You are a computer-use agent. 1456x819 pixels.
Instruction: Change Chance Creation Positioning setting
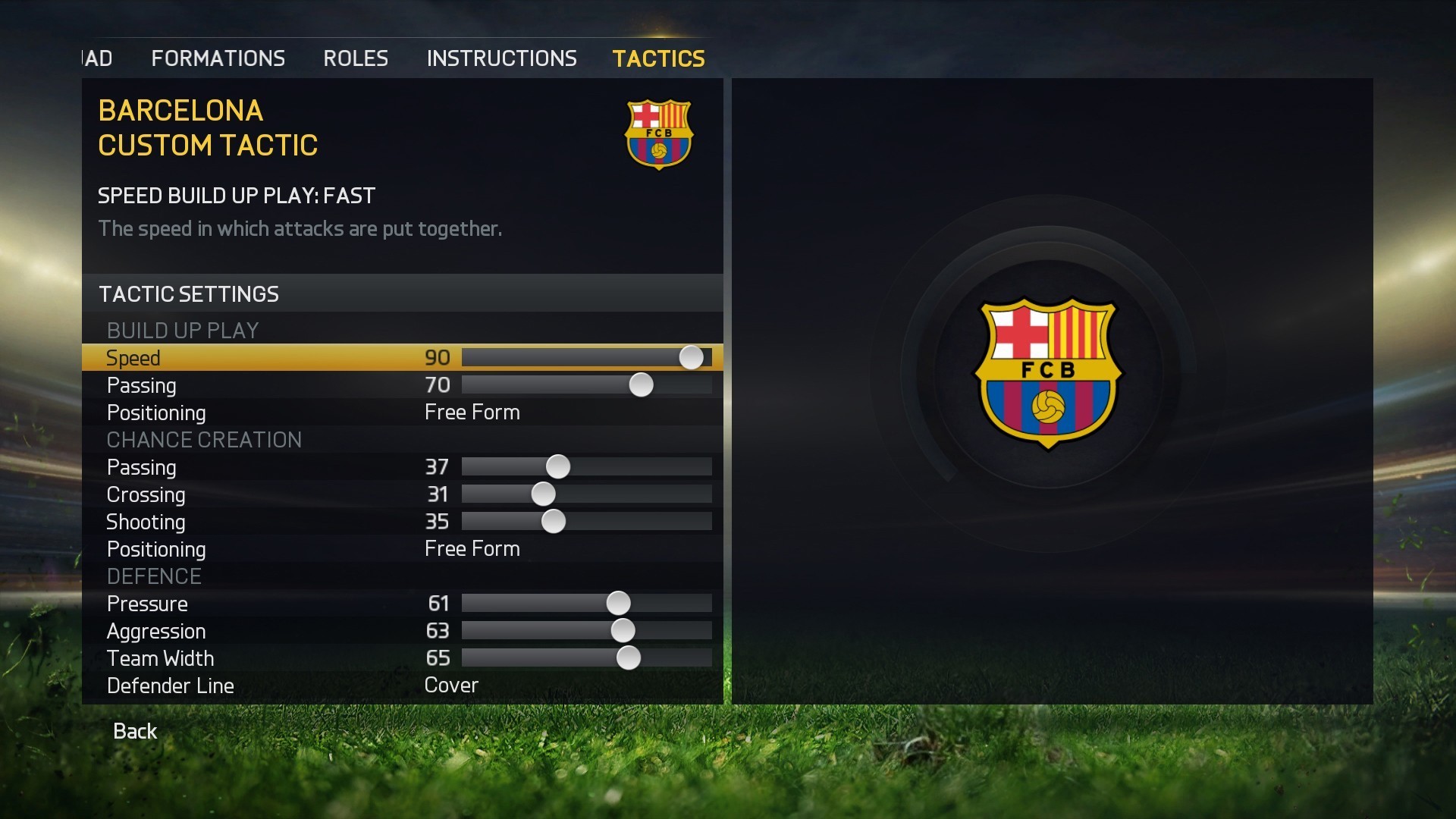tap(472, 548)
